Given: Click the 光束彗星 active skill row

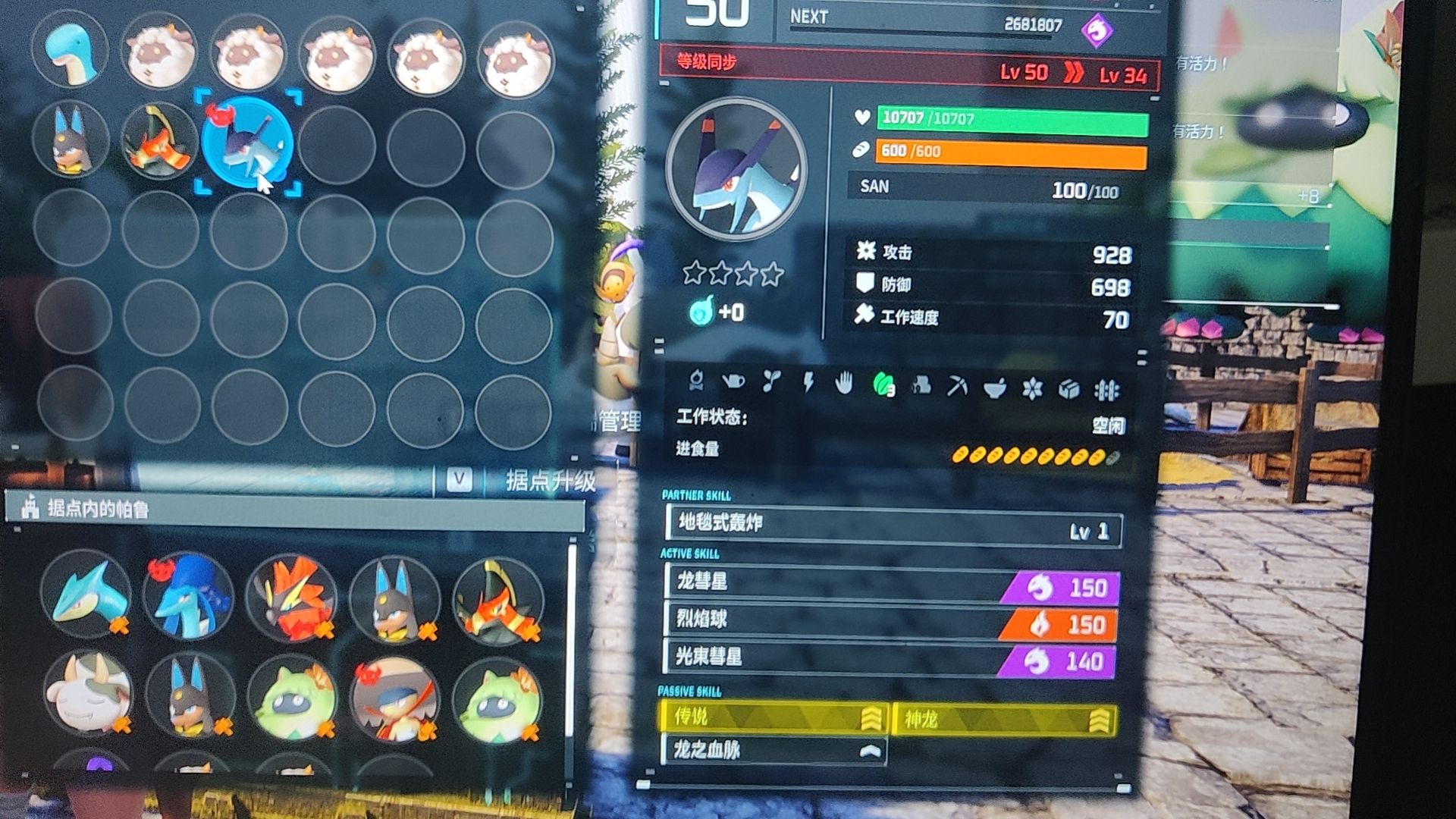Looking at the screenshot, I should click(x=892, y=658).
